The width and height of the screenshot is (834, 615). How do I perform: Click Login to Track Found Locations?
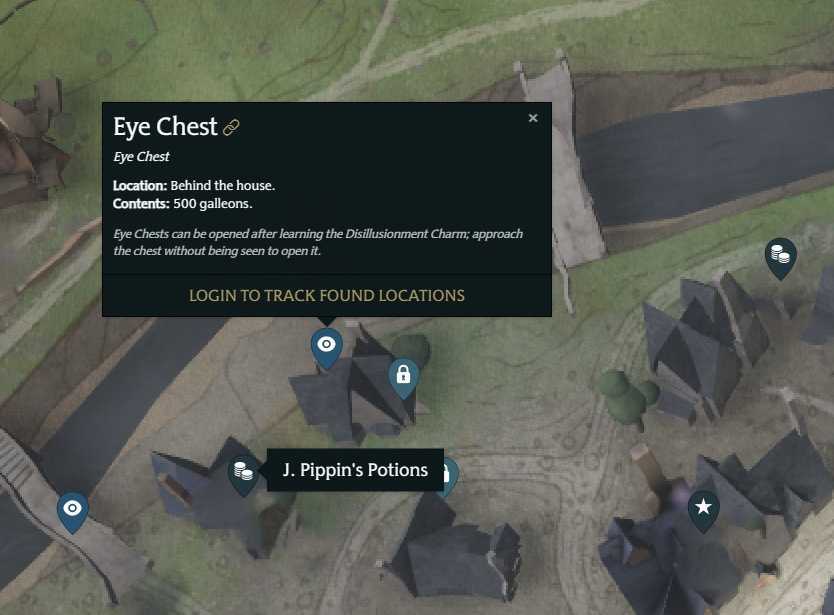[x=327, y=296]
